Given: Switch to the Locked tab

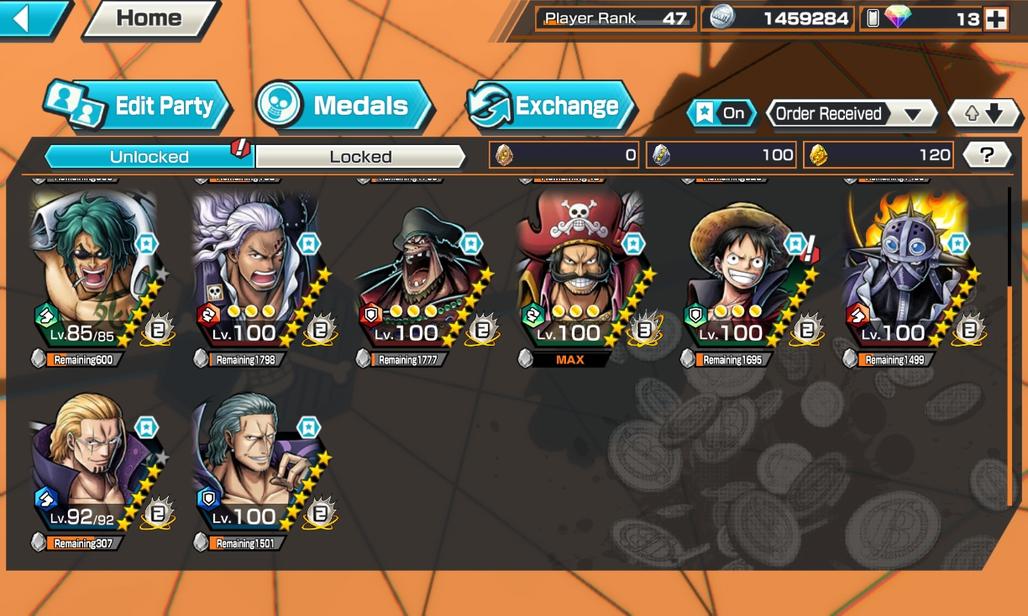Looking at the screenshot, I should click(360, 156).
